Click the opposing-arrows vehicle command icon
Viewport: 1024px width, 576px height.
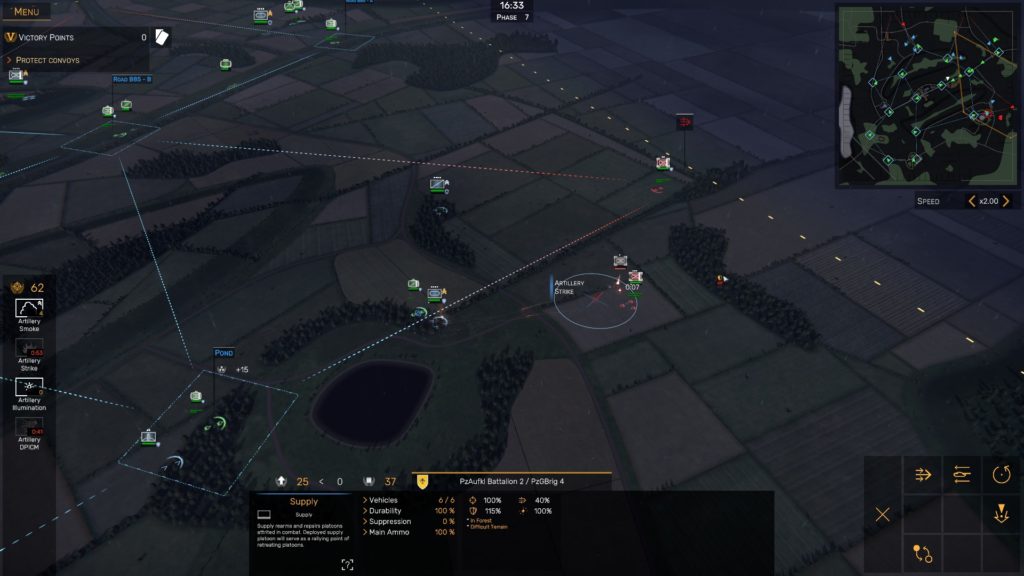962,474
